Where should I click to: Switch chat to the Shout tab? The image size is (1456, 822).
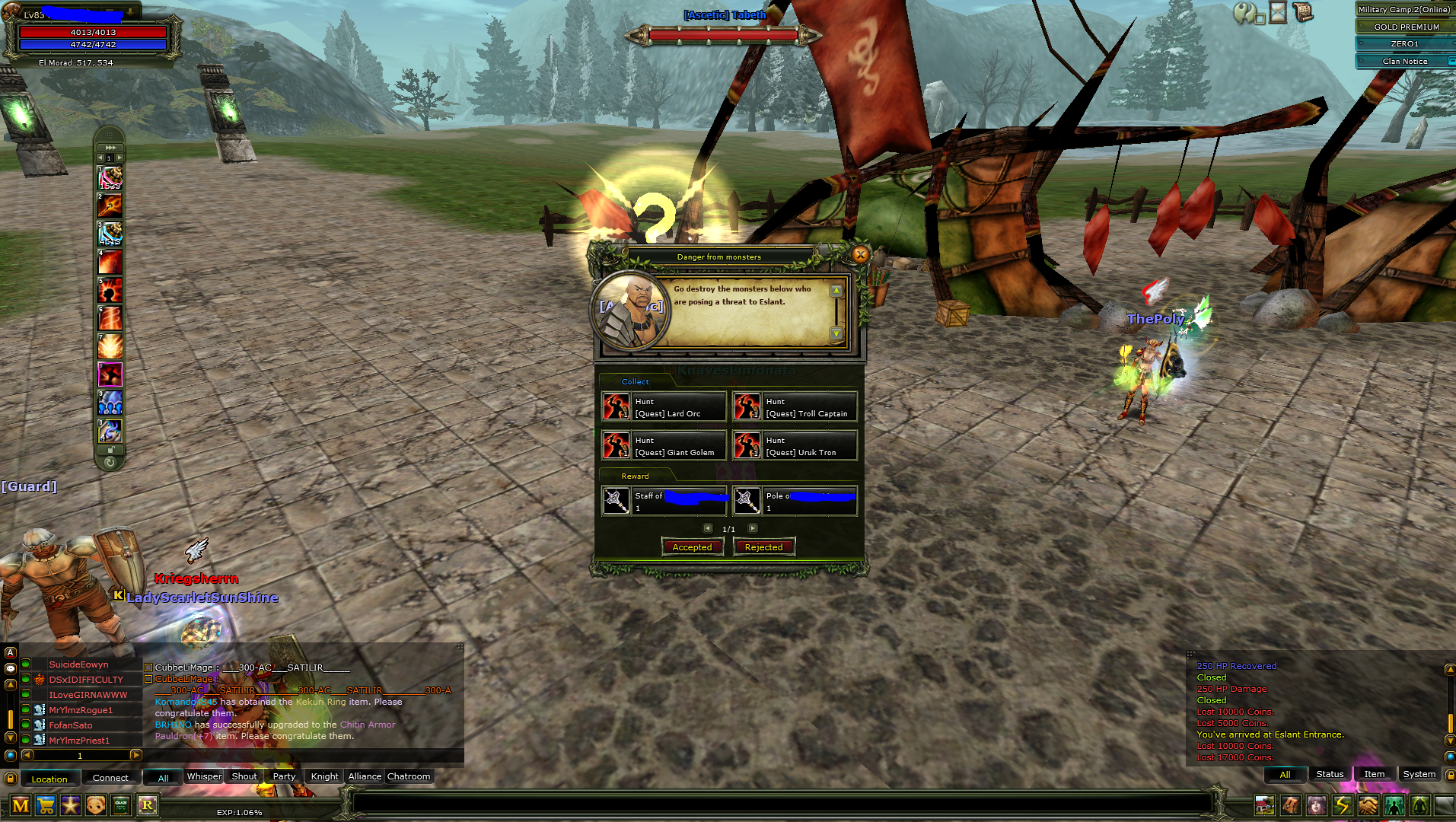[244, 776]
